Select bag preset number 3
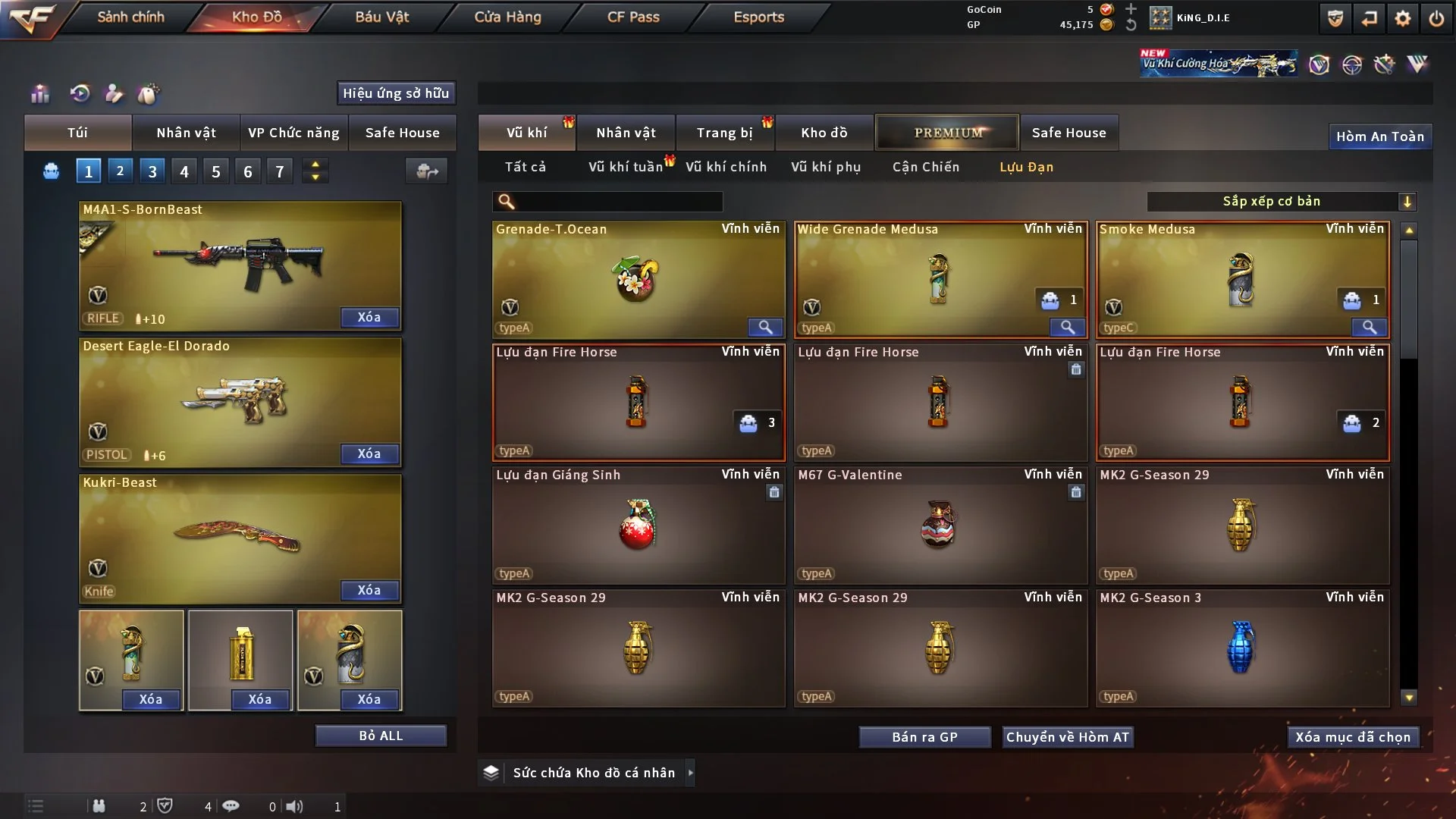The height and width of the screenshot is (819, 1456). point(152,171)
